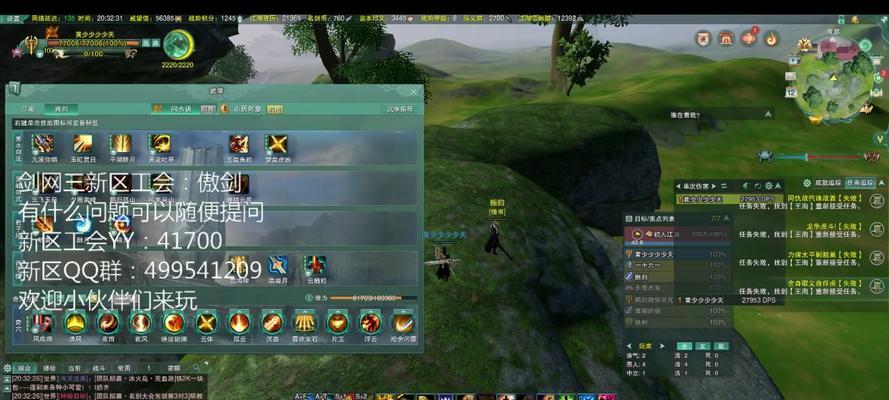Select the 梦泉虎跑 skill icon

275,145
